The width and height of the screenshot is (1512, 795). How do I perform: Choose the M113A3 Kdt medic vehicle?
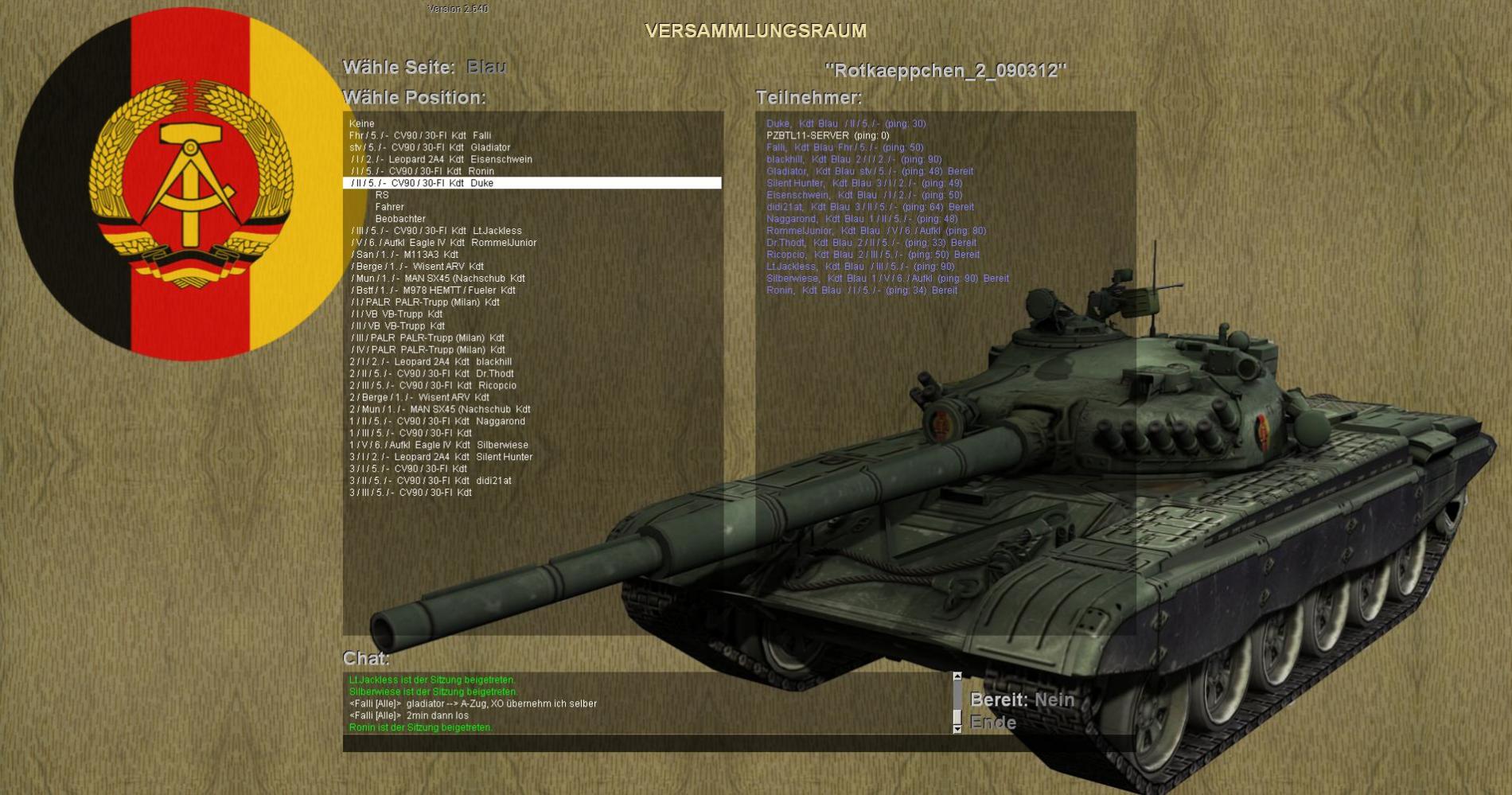405,255
